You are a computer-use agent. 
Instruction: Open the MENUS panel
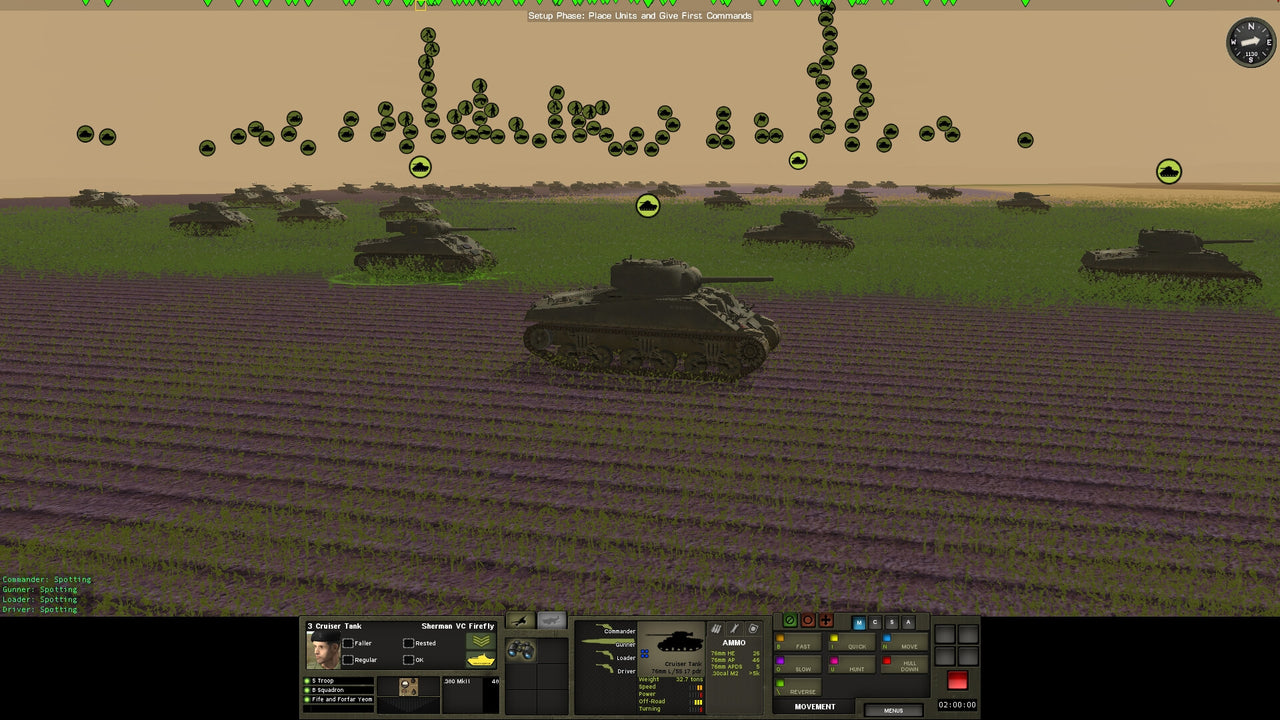click(893, 710)
